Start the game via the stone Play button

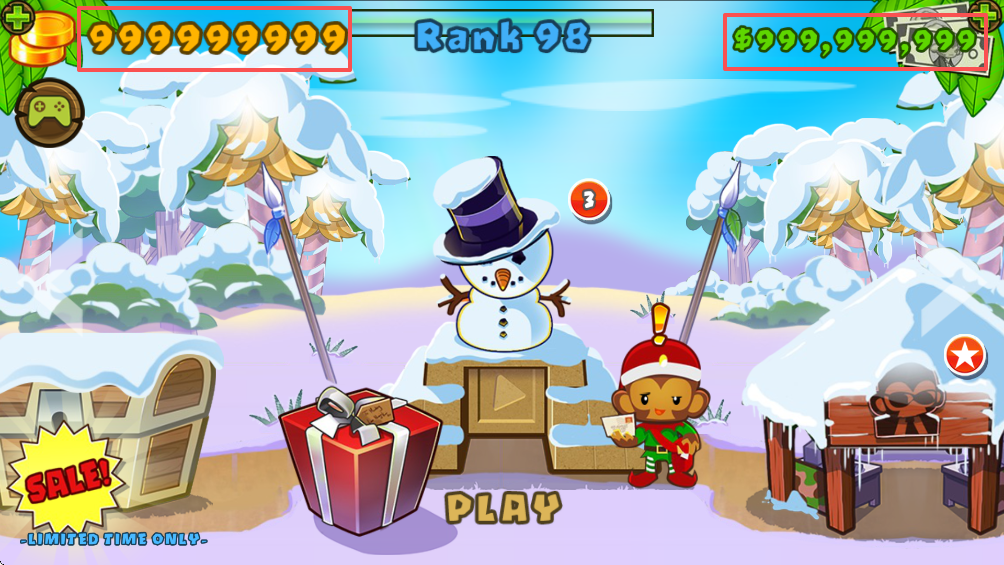508,397
